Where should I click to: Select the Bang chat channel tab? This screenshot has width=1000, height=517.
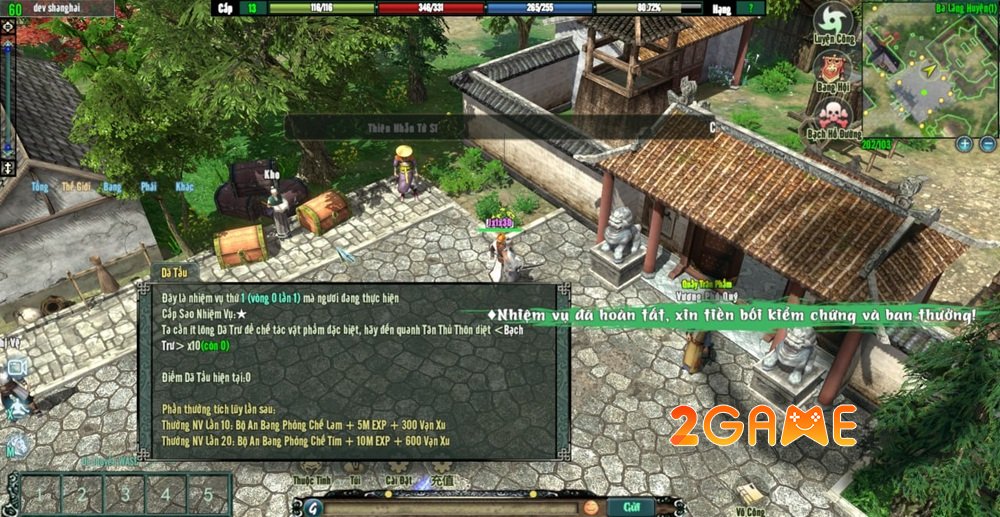pos(112,187)
